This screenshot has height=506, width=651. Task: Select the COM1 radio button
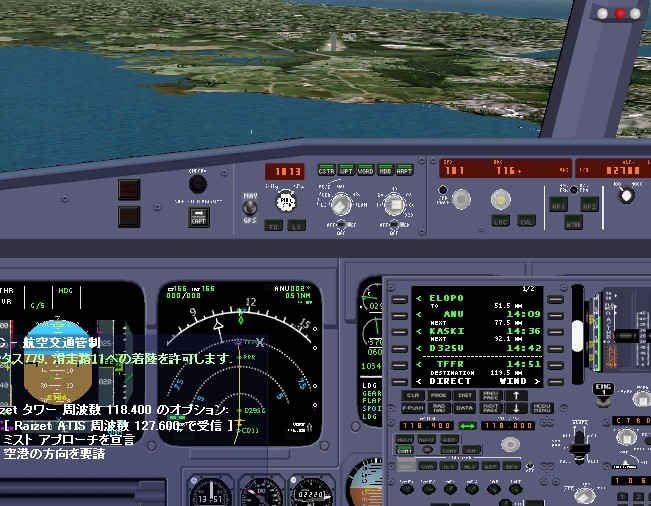406,452
